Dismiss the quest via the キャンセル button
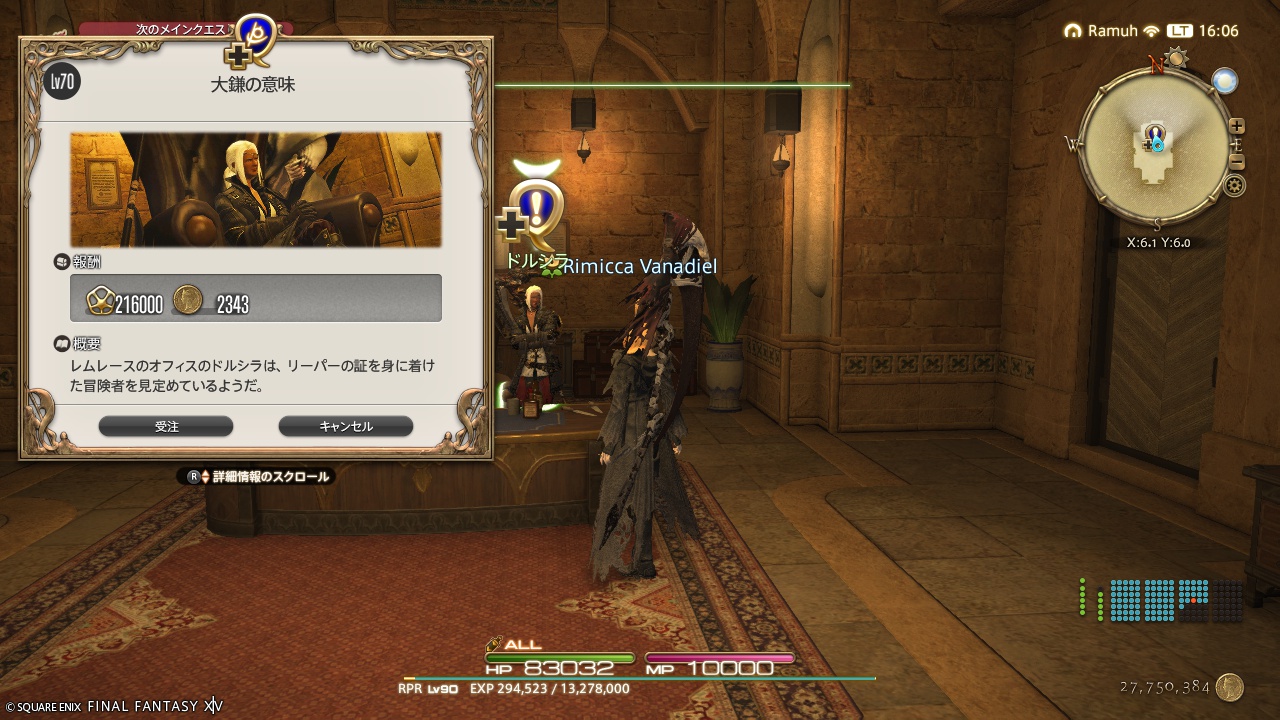 345,426
